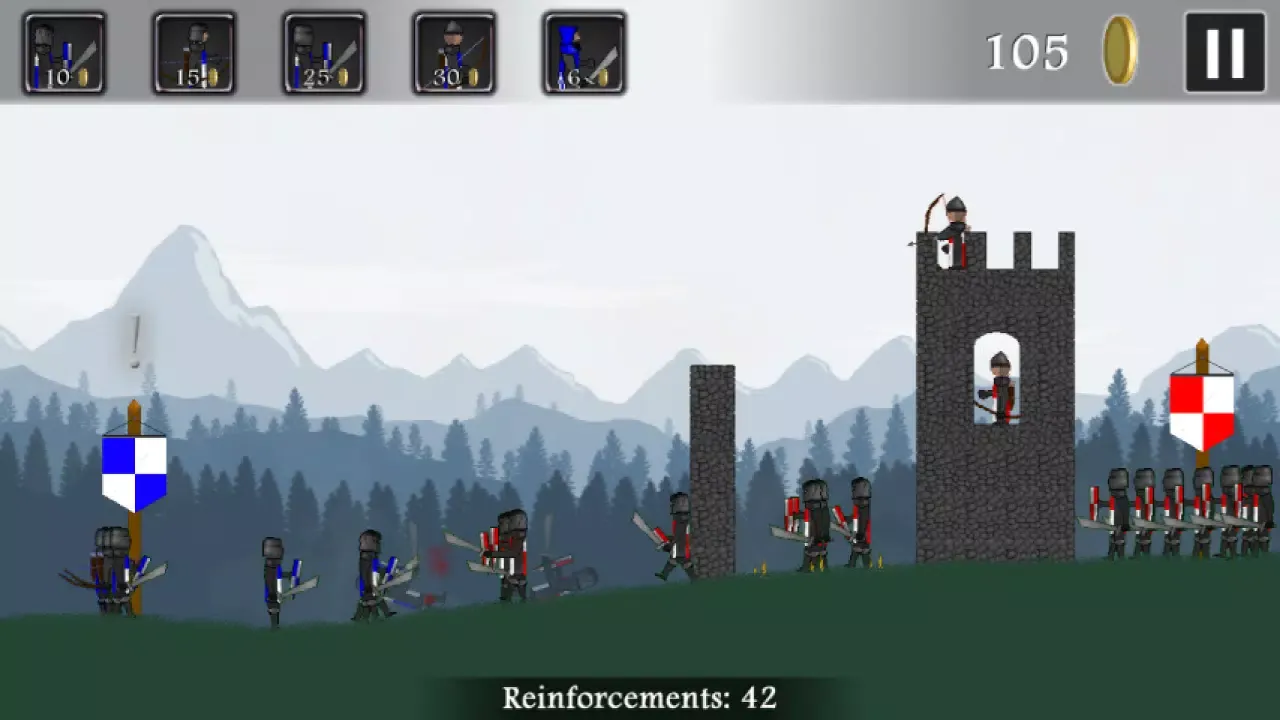Select the 30-coin archer unit icon

pos(453,52)
